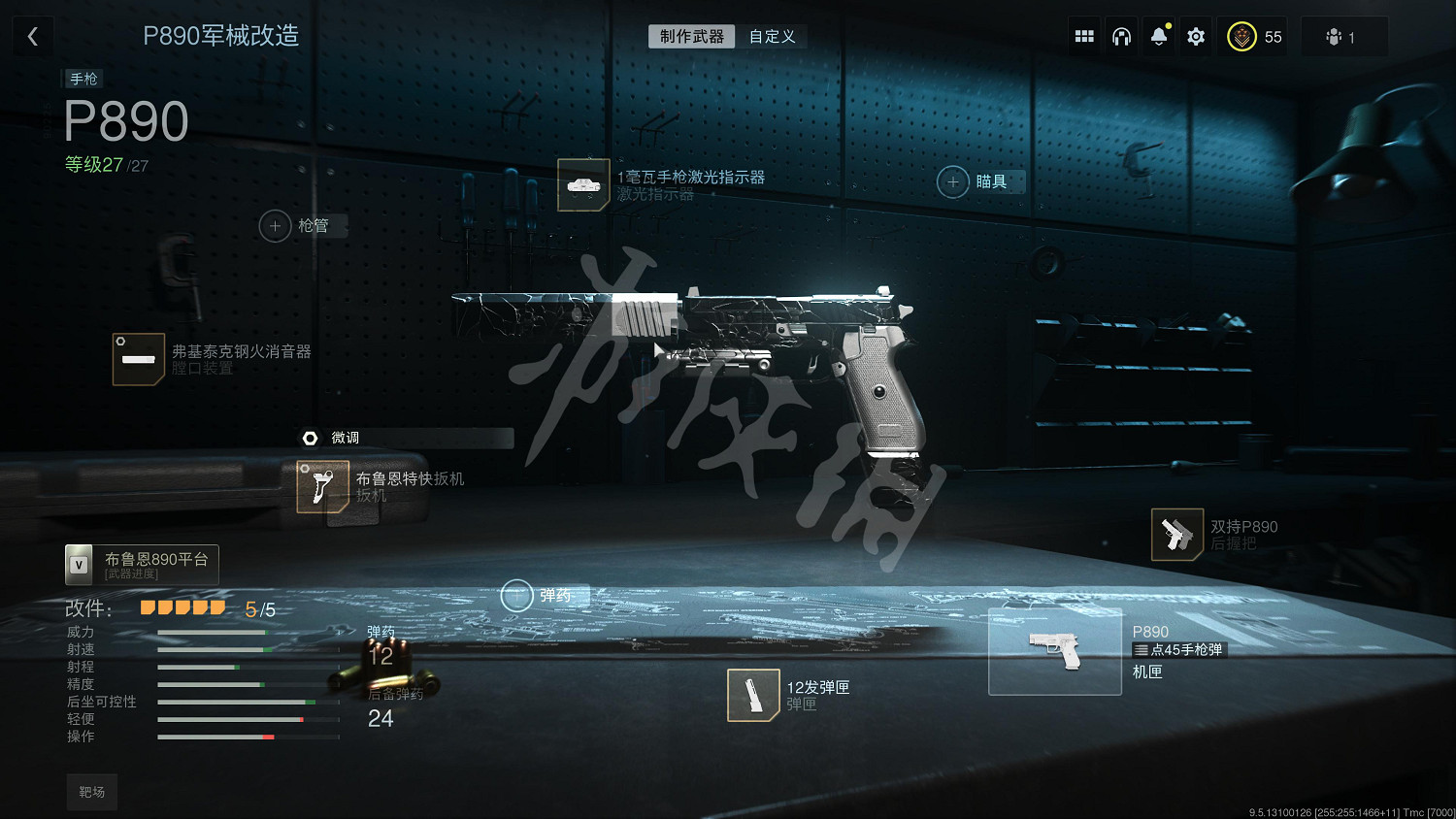Screen dimensions: 1456x819
Task: Select the 12发弹匣 magazine slot
Action: tap(753, 695)
